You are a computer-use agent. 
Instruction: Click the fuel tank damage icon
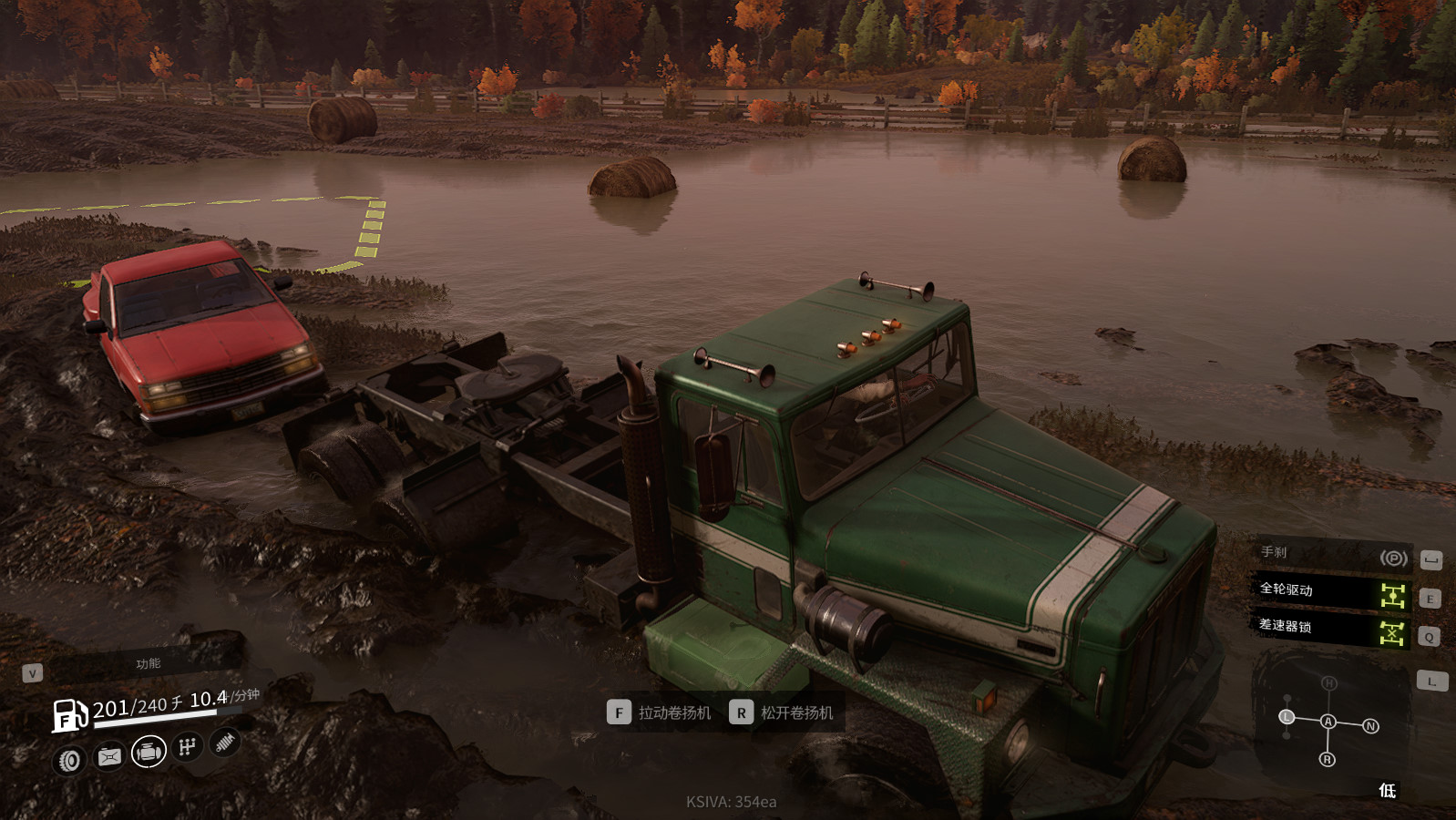pyautogui.click(x=109, y=757)
